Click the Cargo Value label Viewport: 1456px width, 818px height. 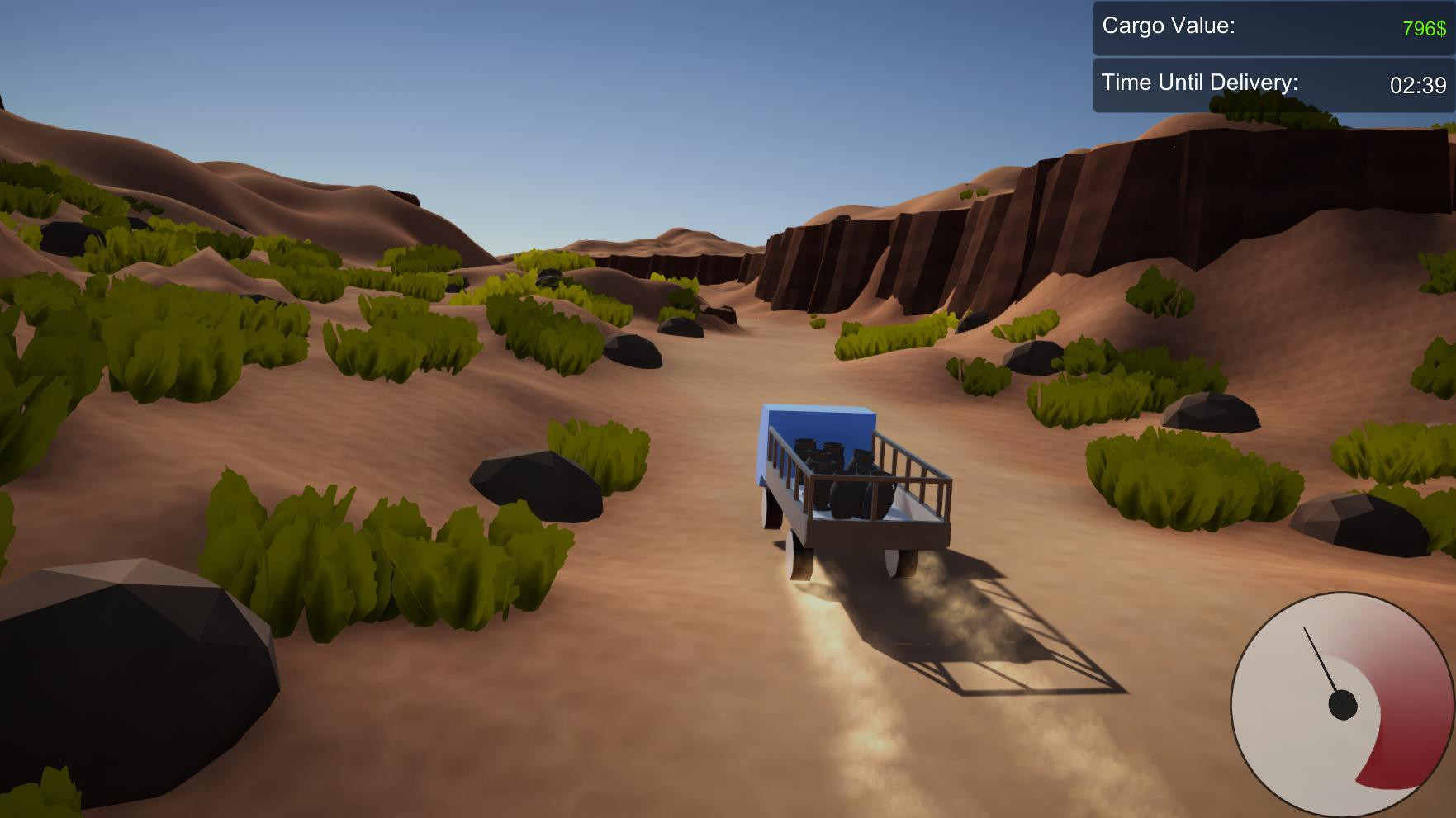coord(1167,27)
